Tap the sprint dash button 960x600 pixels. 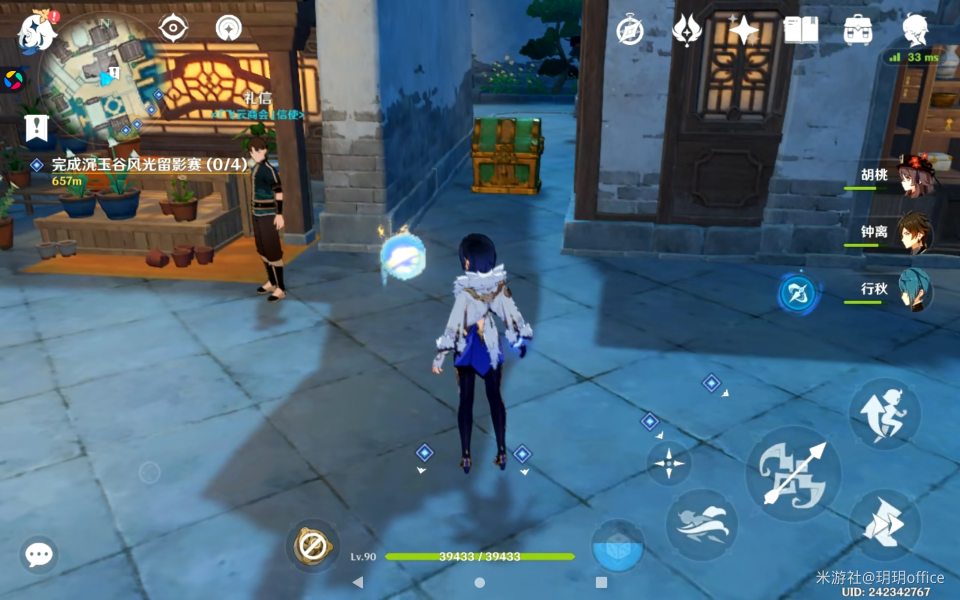coord(884,523)
